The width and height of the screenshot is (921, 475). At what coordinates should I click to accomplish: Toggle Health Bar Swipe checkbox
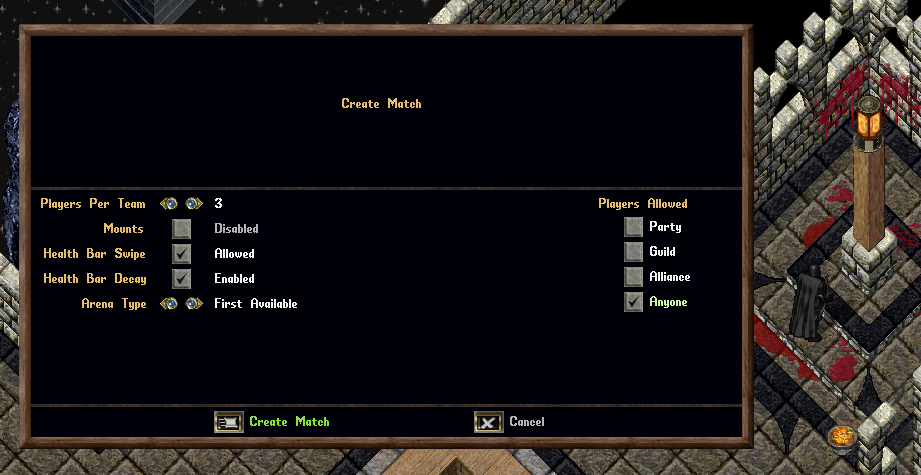coord(181,254)
